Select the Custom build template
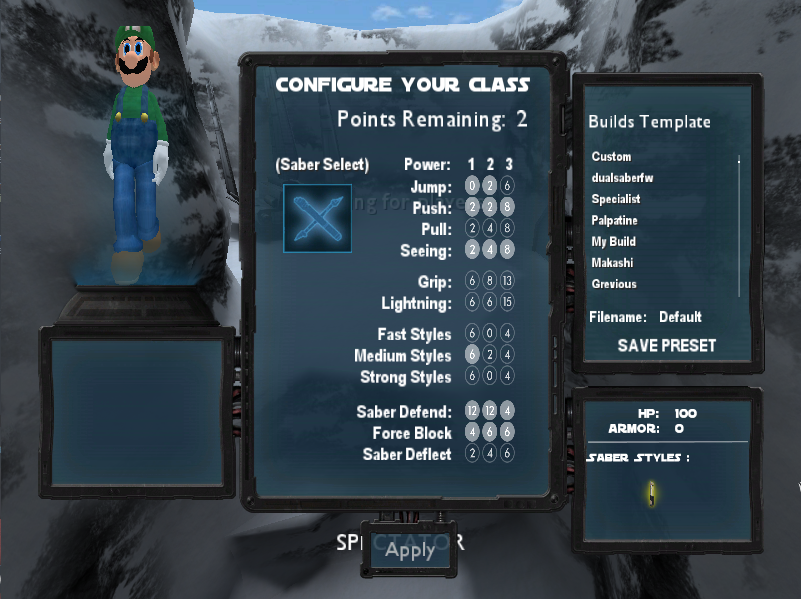The image size is (801, 599). coord(612,157)
